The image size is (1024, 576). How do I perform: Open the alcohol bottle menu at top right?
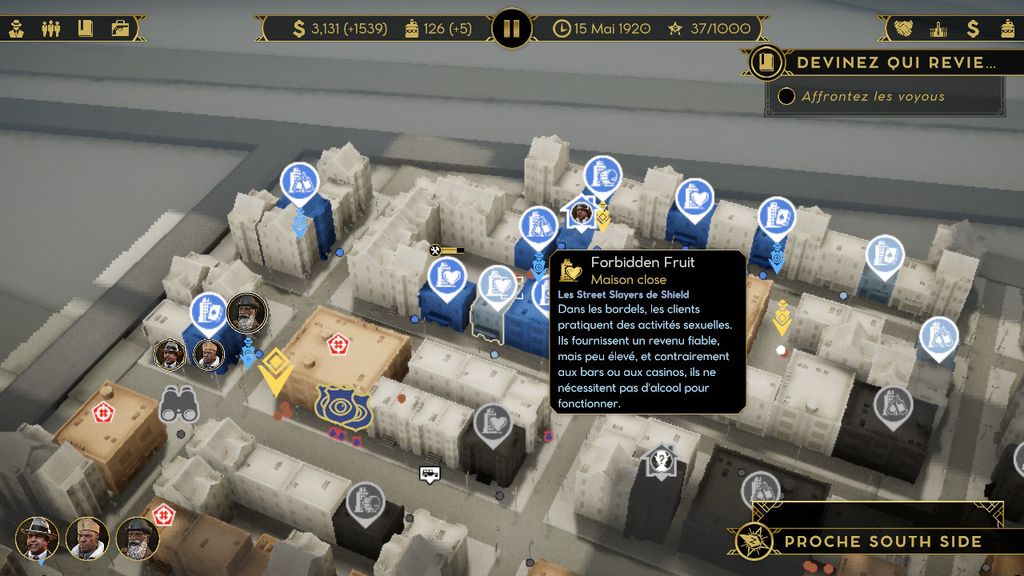click(x=1005, y=28)
